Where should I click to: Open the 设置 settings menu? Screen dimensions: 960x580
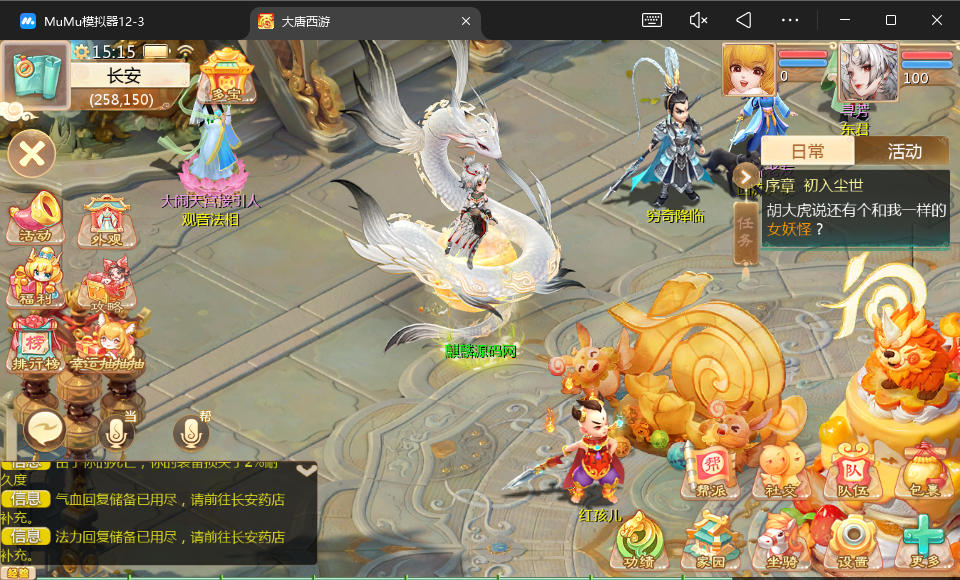[x=852, y=543]
